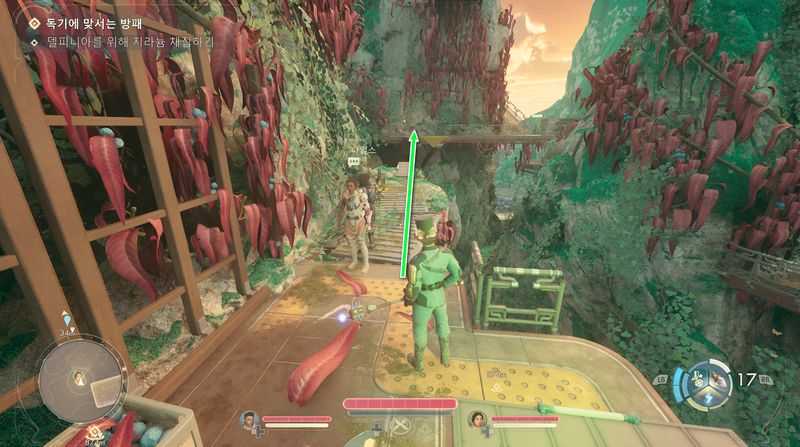Select the left companion portrait

248,418
